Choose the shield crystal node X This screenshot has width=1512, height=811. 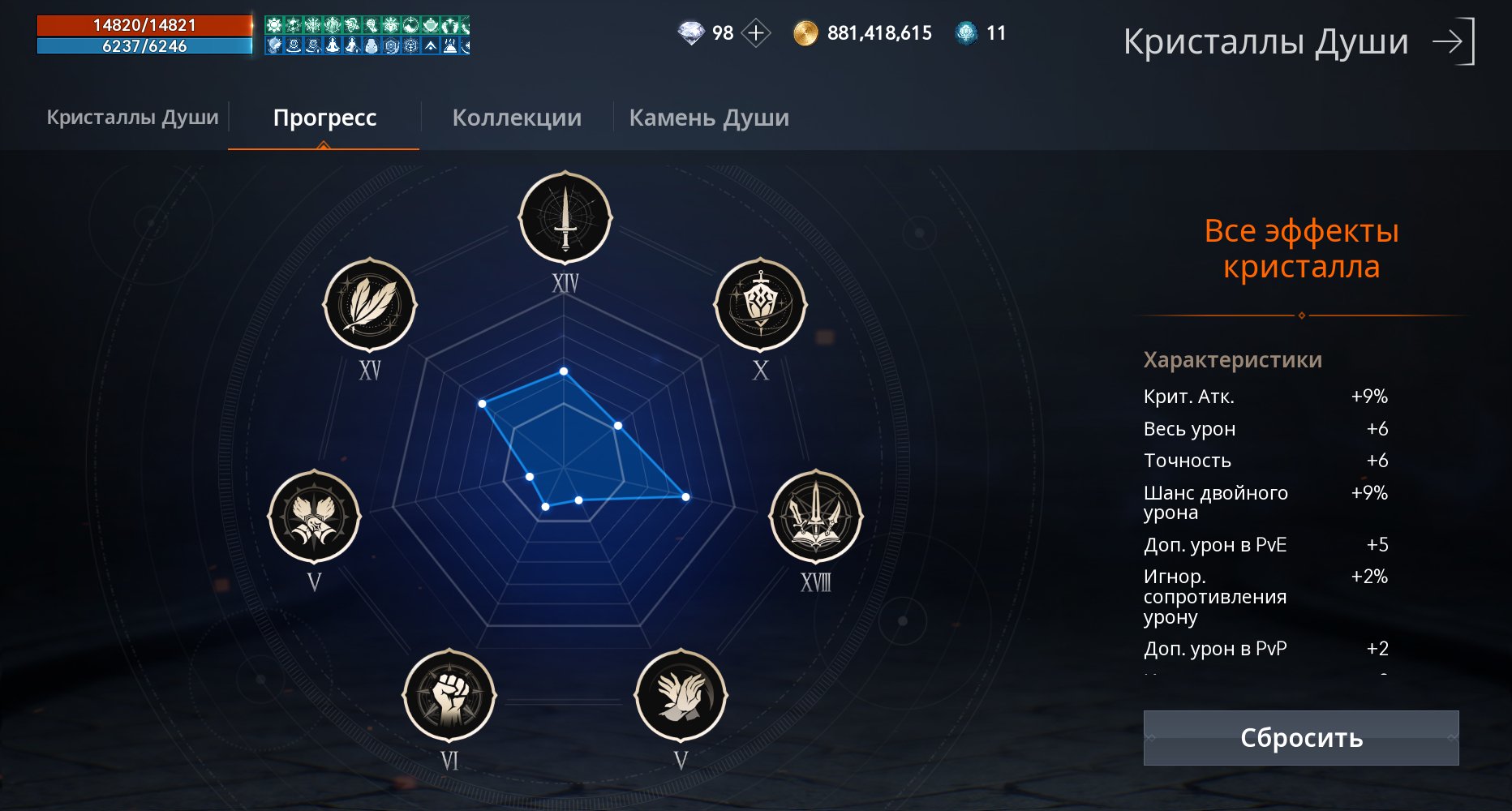pos(760,306)
